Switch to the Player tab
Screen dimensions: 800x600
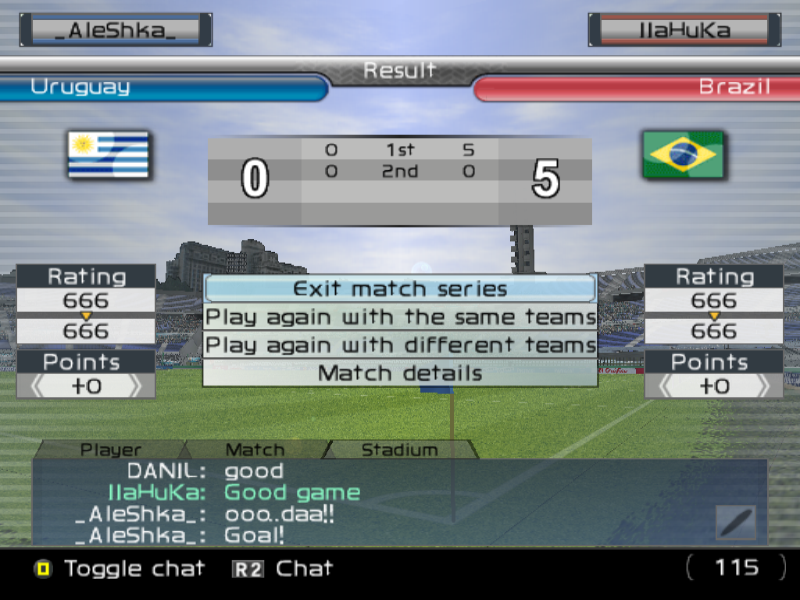(111, 450)
